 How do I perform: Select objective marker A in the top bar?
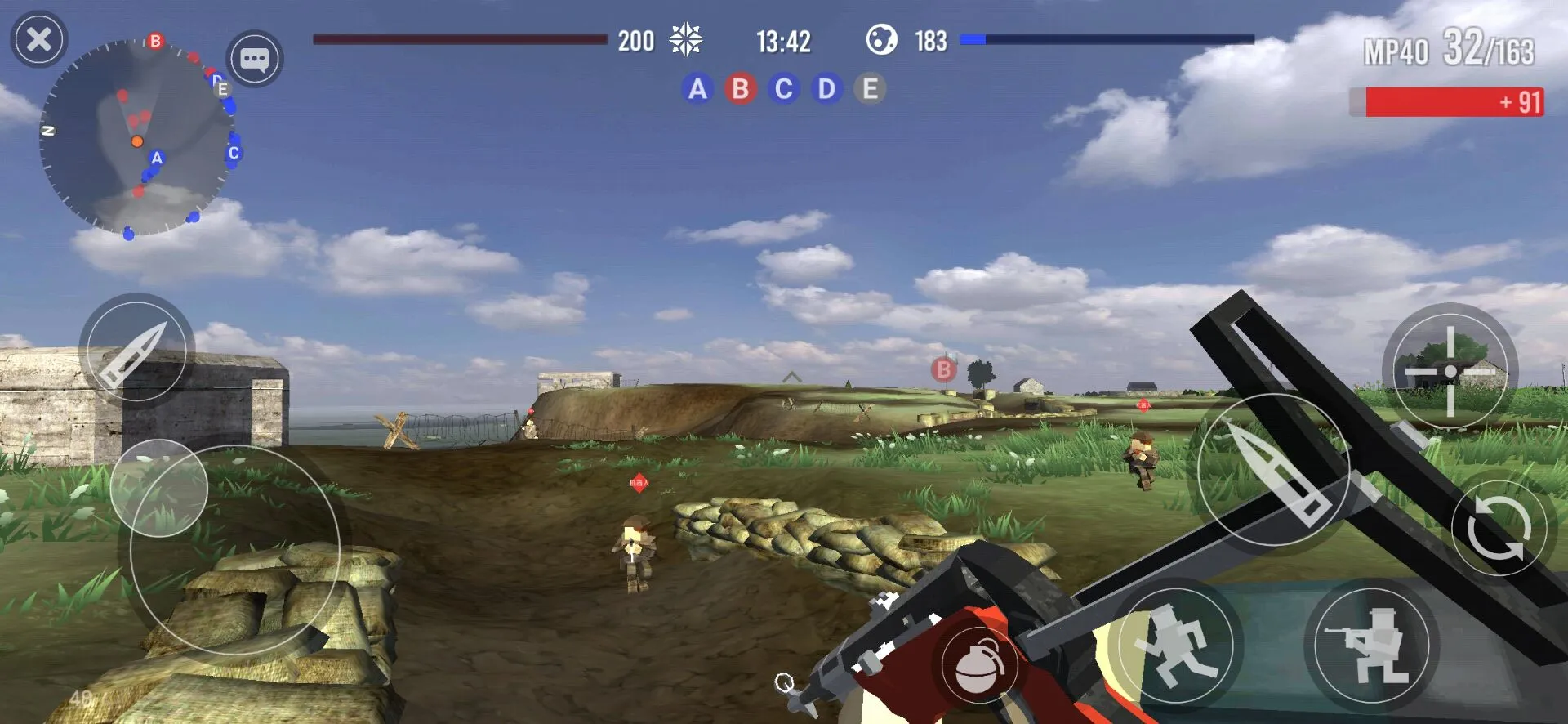point(697,89)
